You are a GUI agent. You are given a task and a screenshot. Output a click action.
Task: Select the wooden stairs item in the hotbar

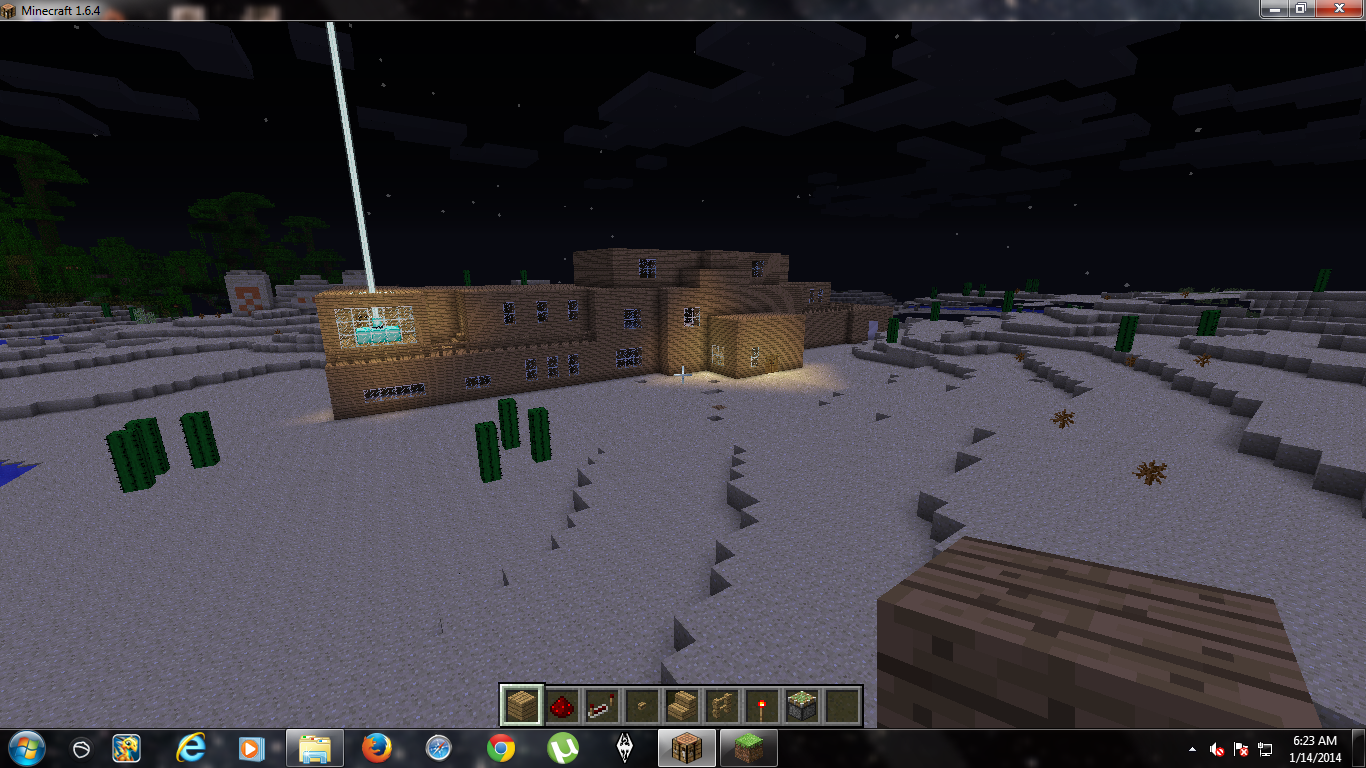click(682, 705)
